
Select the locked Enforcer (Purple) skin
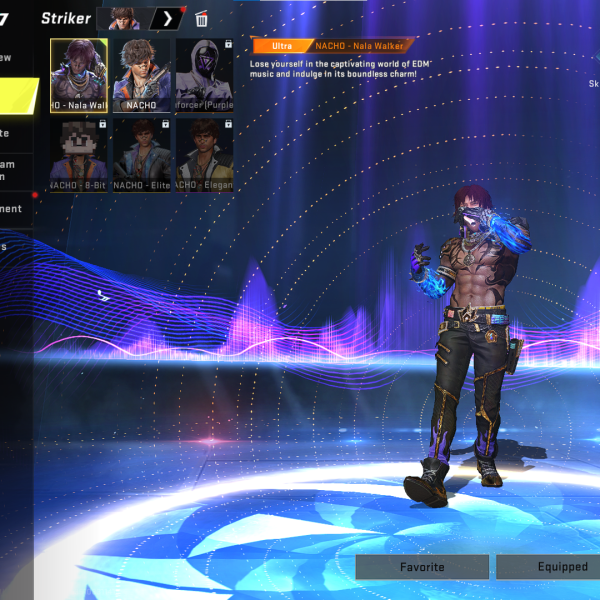(204, 75)
